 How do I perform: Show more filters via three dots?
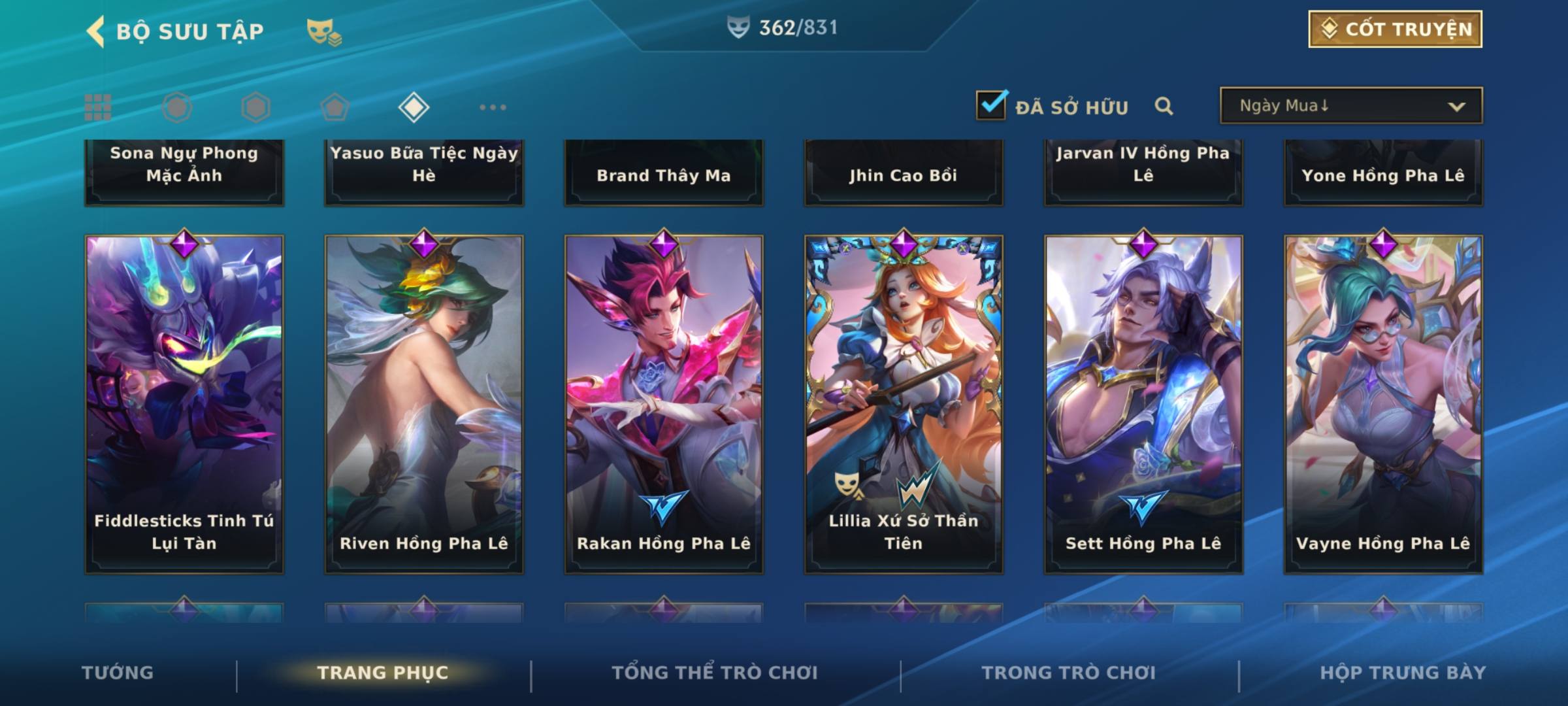493,107
